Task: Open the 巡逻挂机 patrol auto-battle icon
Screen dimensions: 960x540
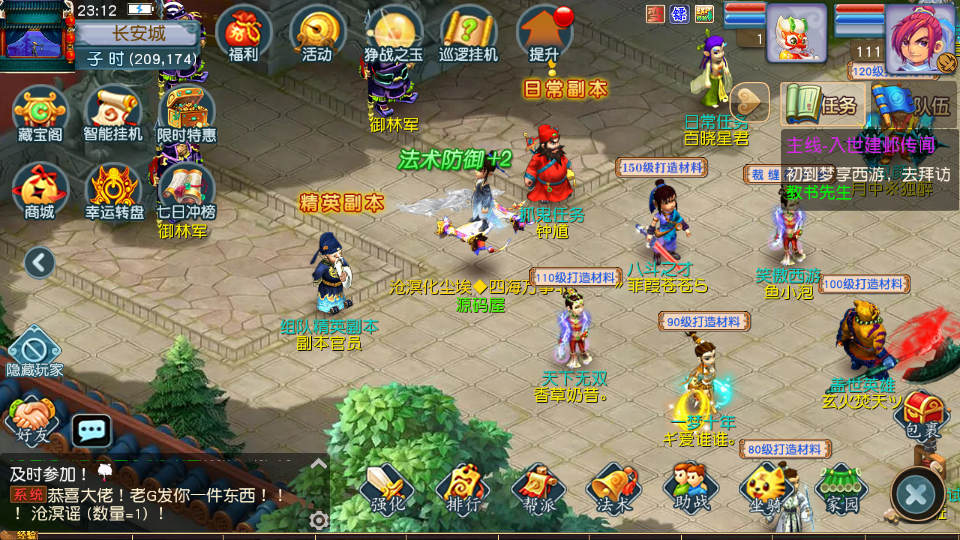Action: [x=468, y=33]
